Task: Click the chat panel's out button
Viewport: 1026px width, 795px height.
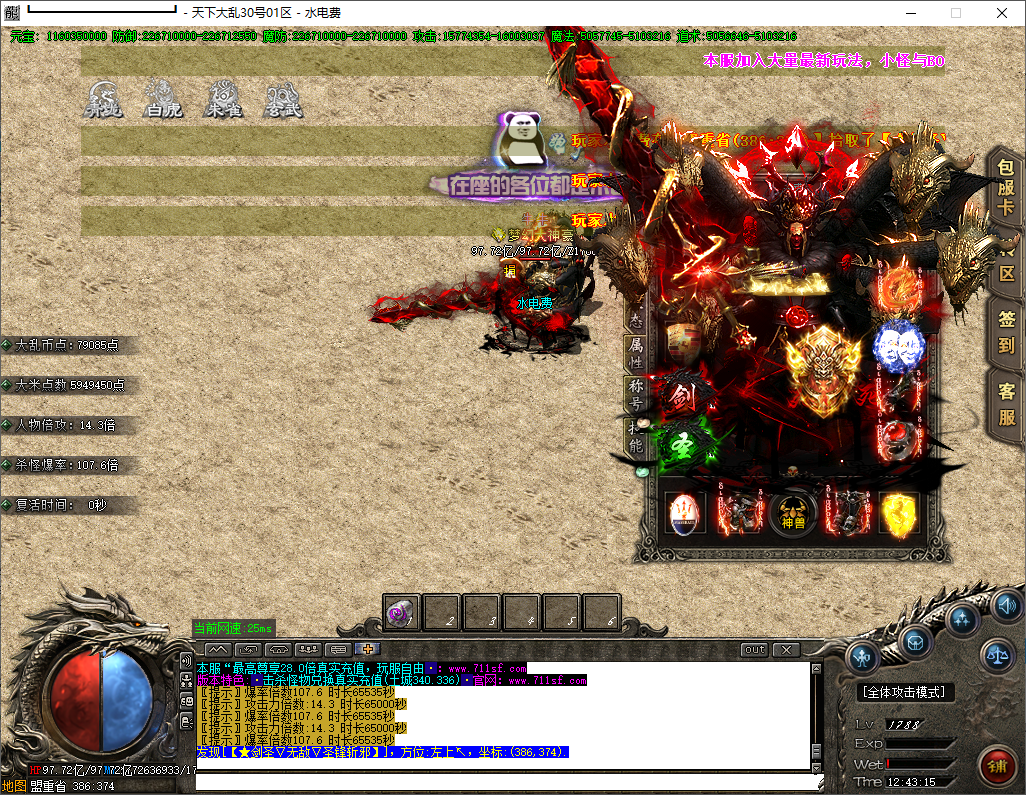Action: 755,649
